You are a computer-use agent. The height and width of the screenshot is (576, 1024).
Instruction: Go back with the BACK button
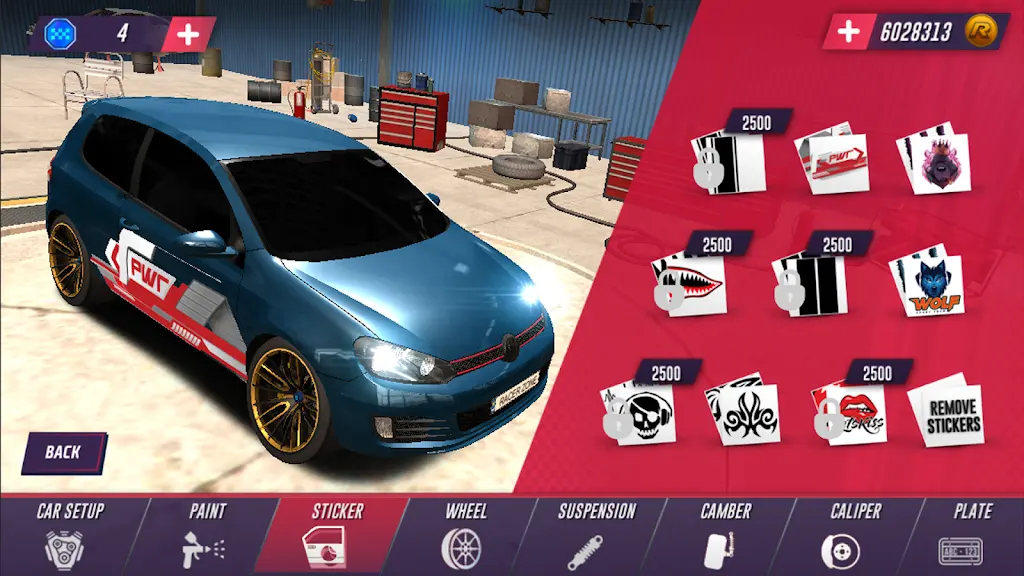point(63,453)
